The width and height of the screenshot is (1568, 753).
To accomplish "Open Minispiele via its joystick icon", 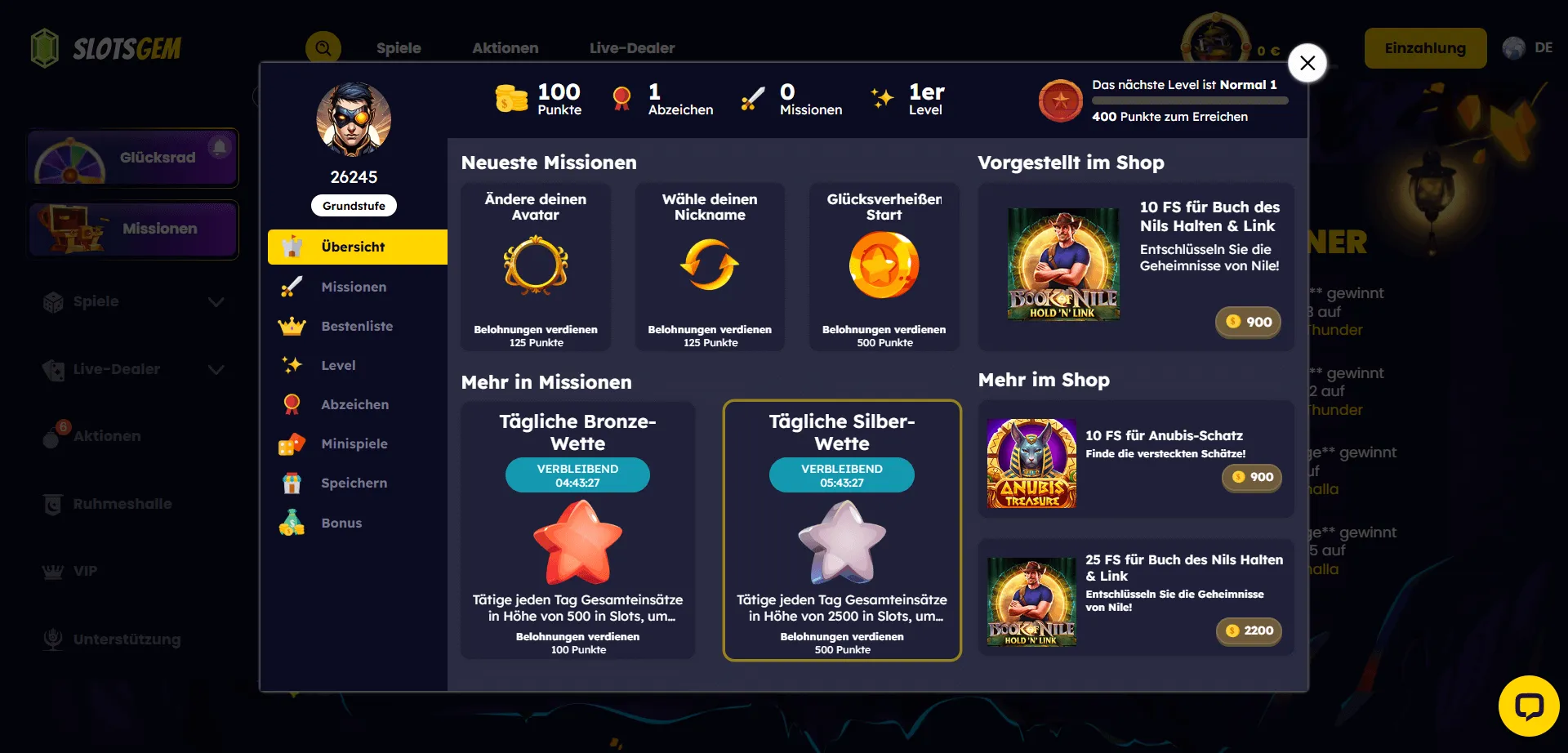I will click(x=292, y=443).
